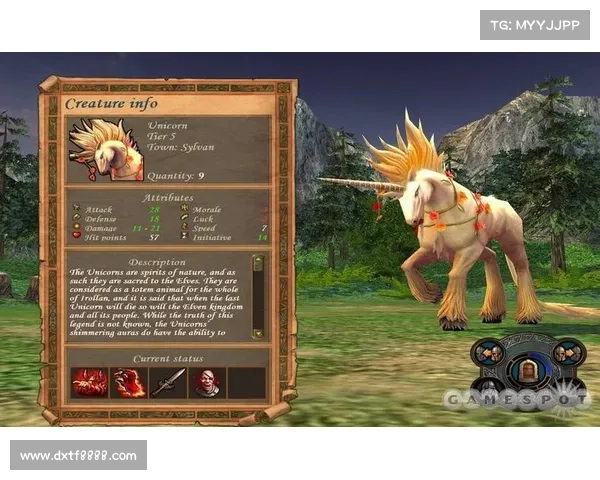Click the unicorn portrait in Creature info
Image resolution: width=600 pixels, height=480 pixels.
coord(105,152)
